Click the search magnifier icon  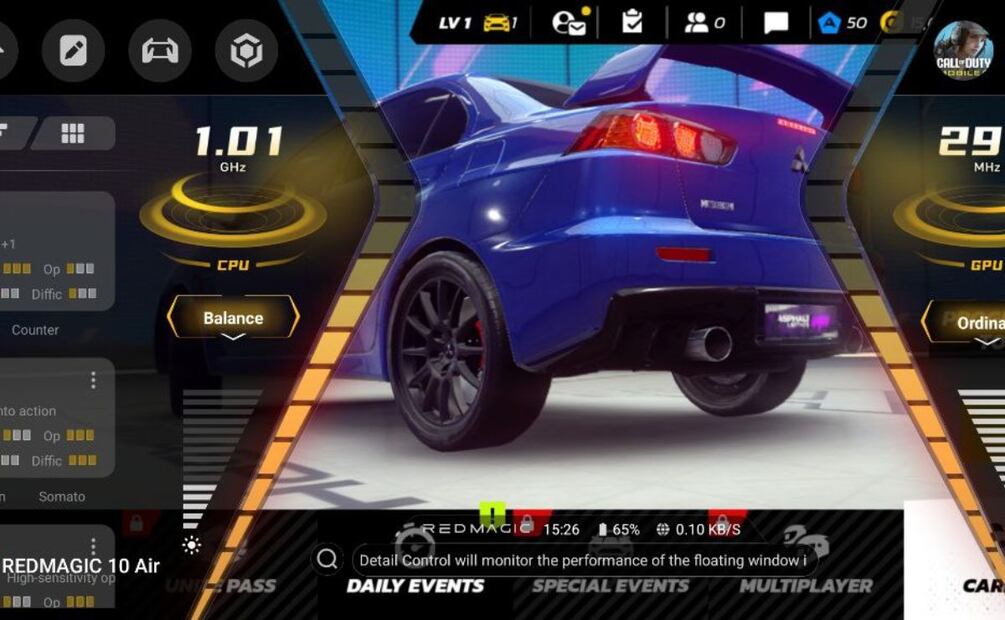(327, 560)
